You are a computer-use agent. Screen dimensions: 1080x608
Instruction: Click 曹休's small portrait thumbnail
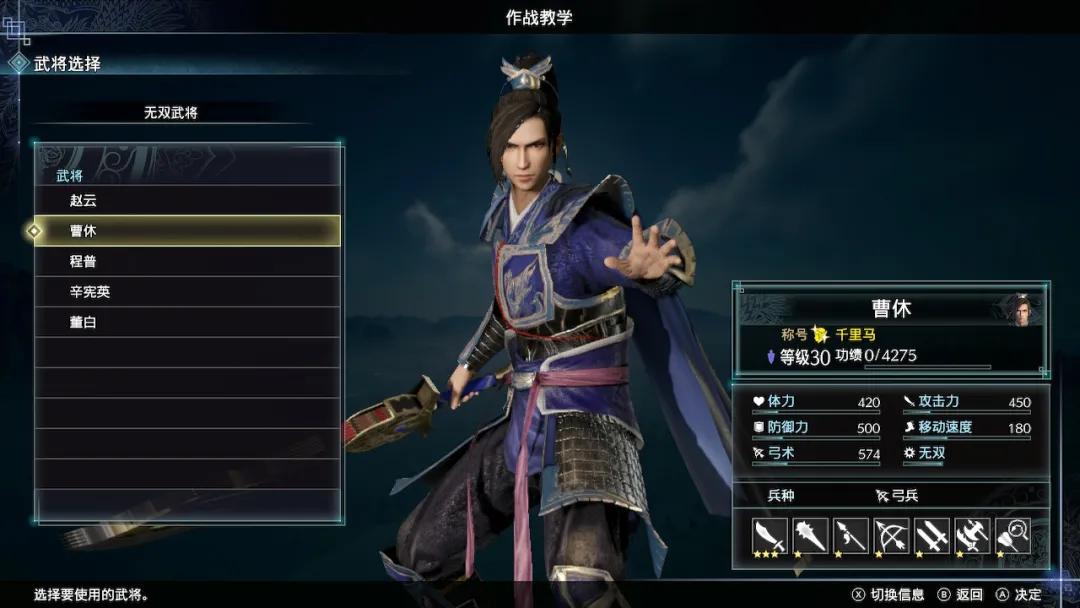pos(1021,308)
